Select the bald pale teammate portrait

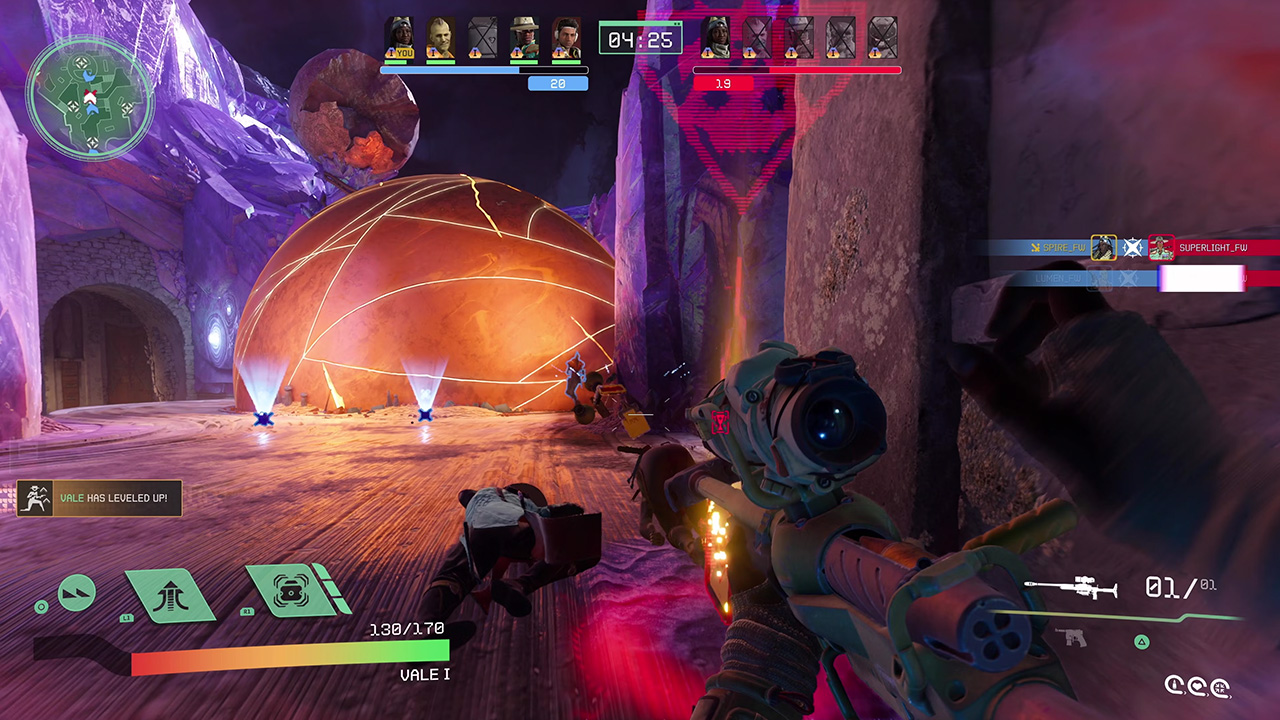(441, 37)
